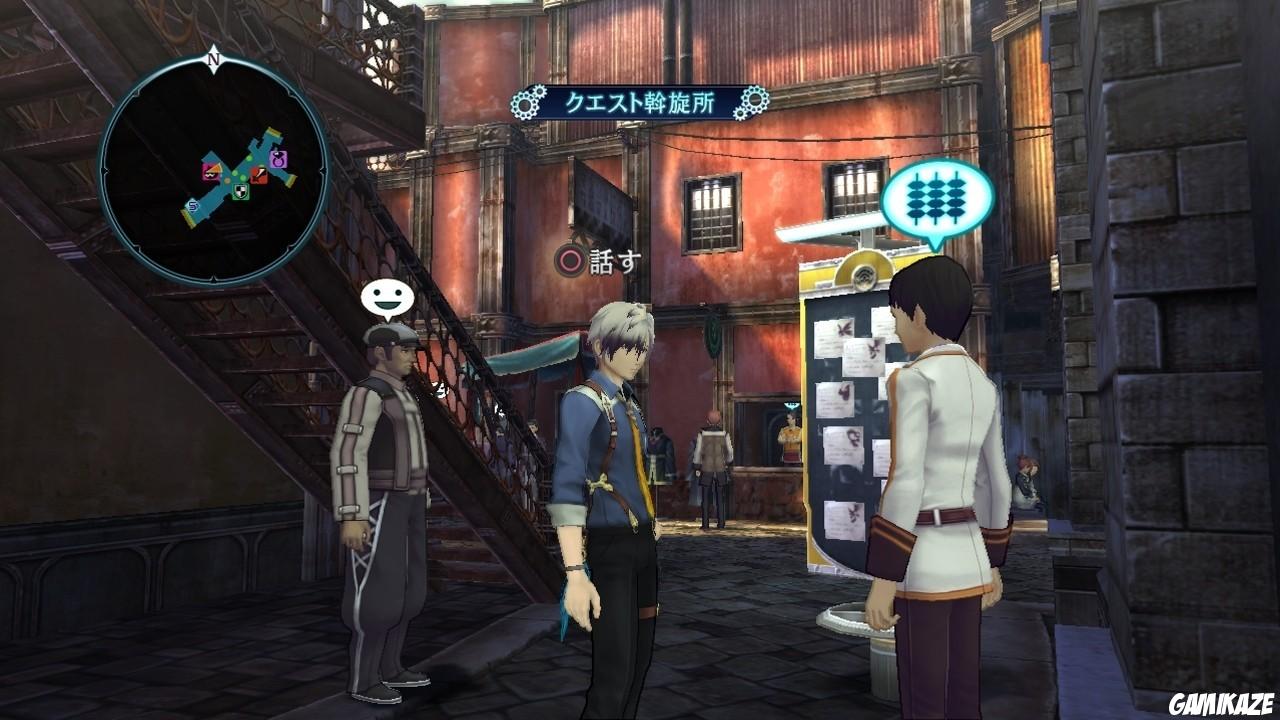Click the N compass marker on the minimap
This screenshot has width=1280, height=720.
210,58
